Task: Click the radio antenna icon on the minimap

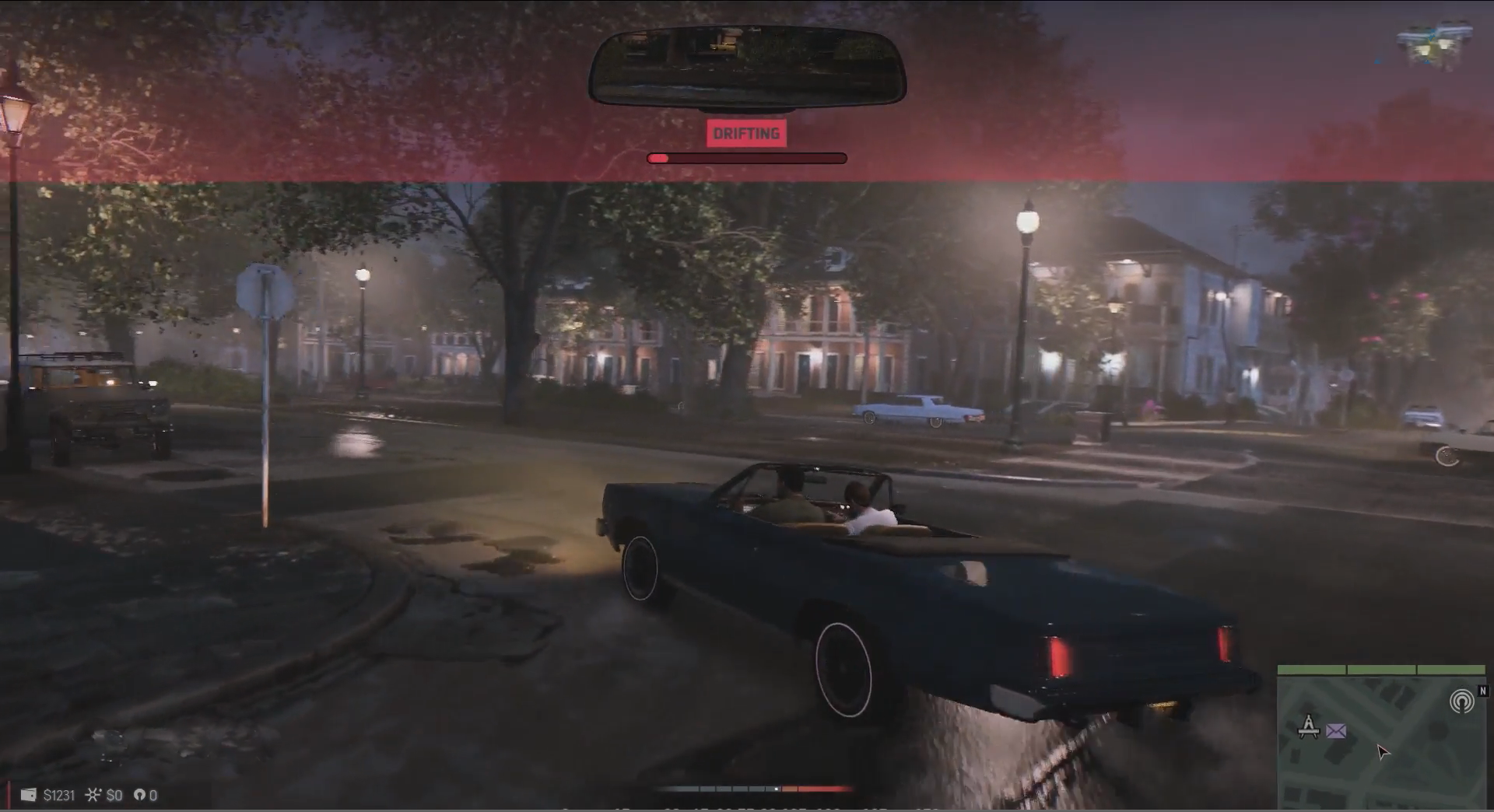Action: [x=1461, y=702]
